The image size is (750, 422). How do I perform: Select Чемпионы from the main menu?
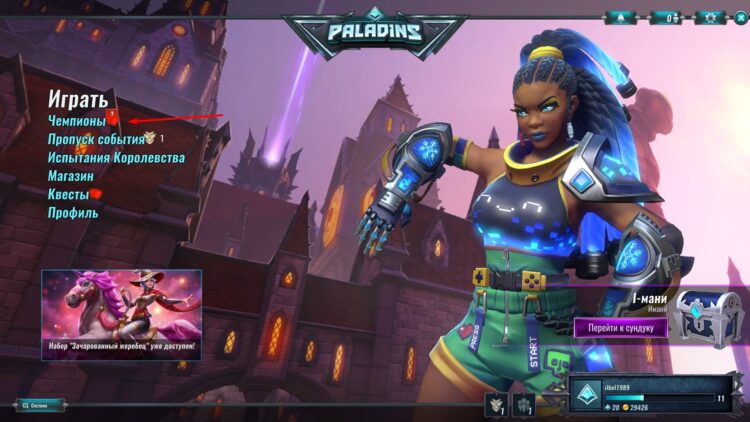pyautogui.click(x=77, y=121)
